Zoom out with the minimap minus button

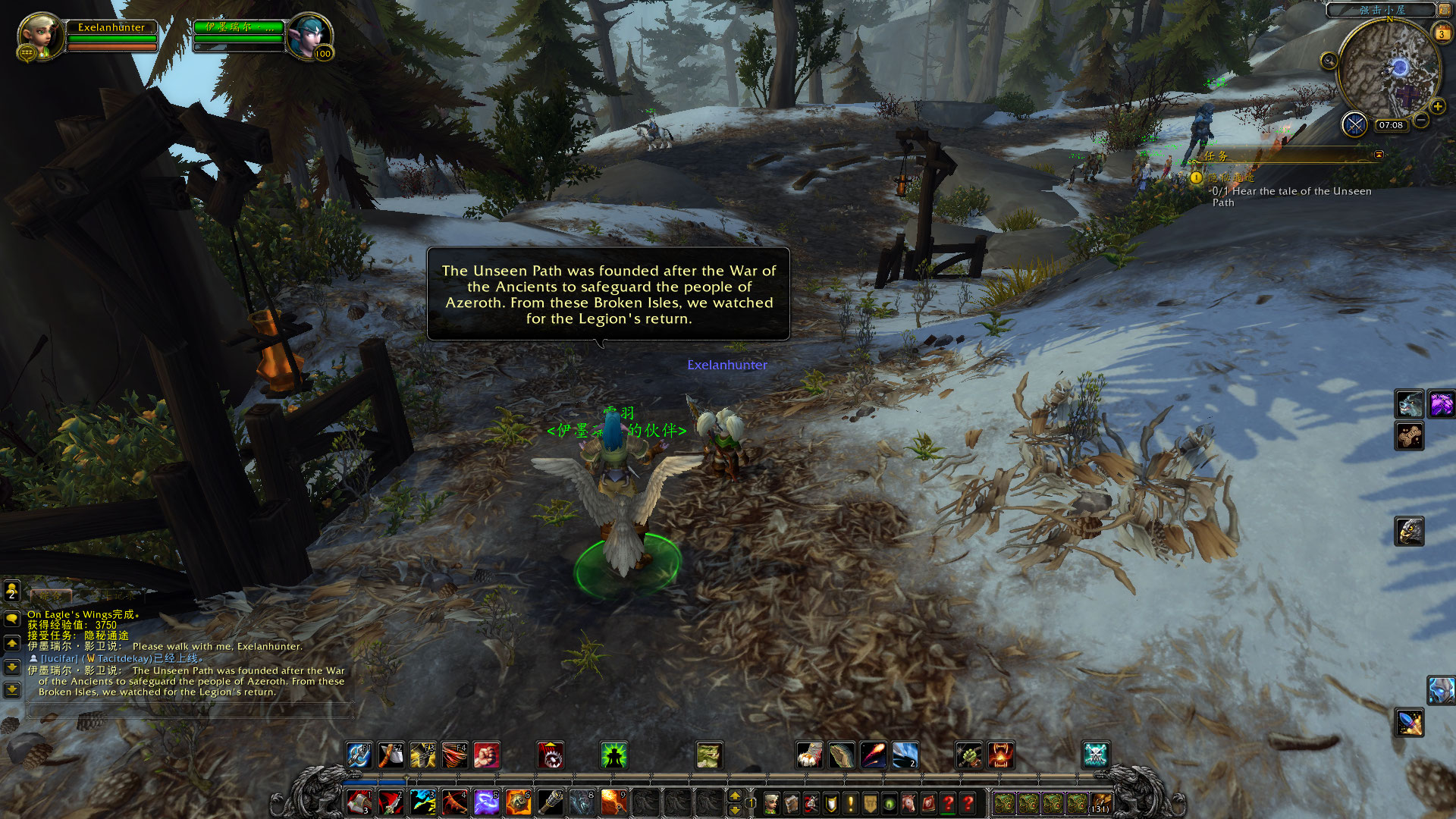(1422, 121)
